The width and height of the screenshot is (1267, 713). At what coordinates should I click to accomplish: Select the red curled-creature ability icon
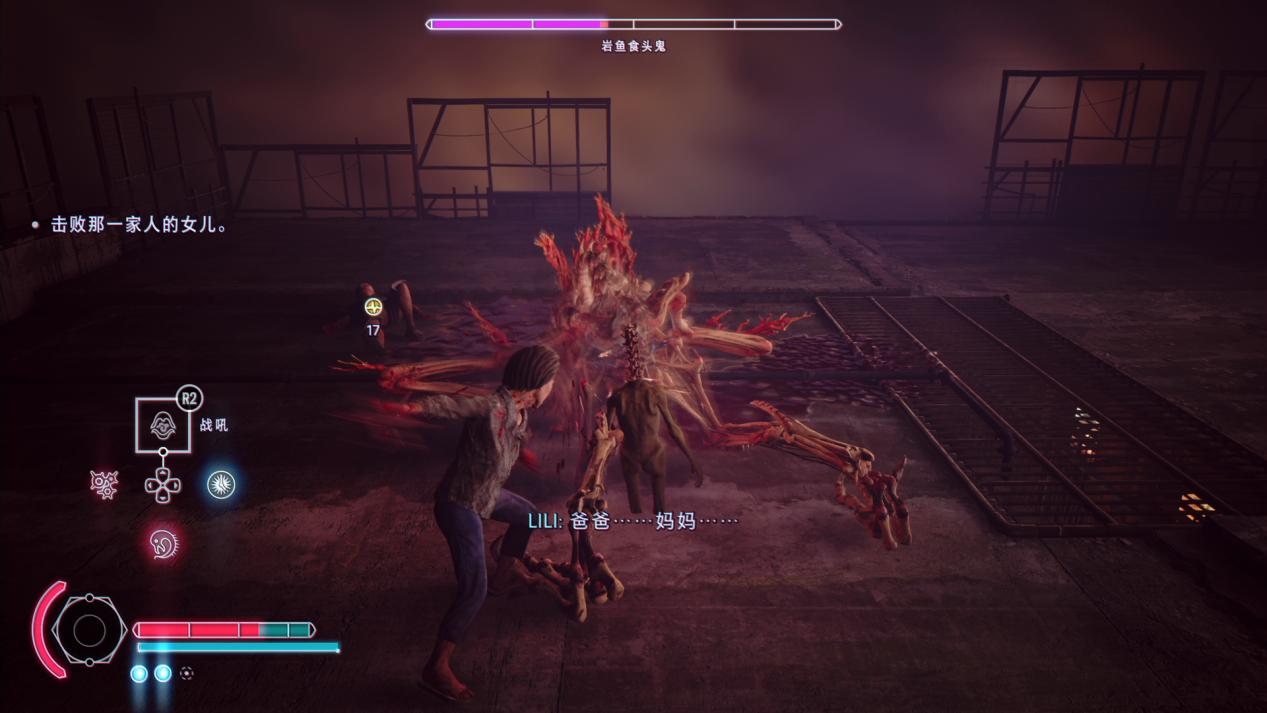click(x=163, y=544)
